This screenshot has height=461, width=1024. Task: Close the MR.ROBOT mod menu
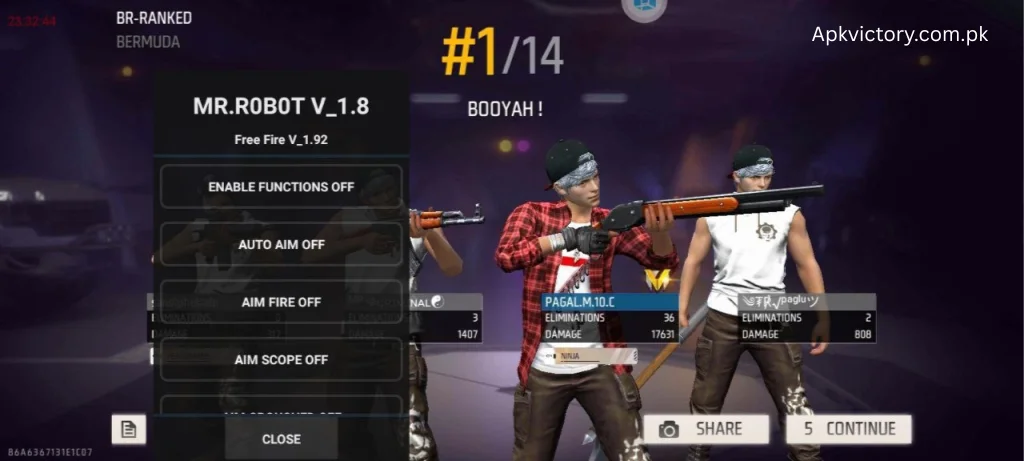(x=281, y=439)
